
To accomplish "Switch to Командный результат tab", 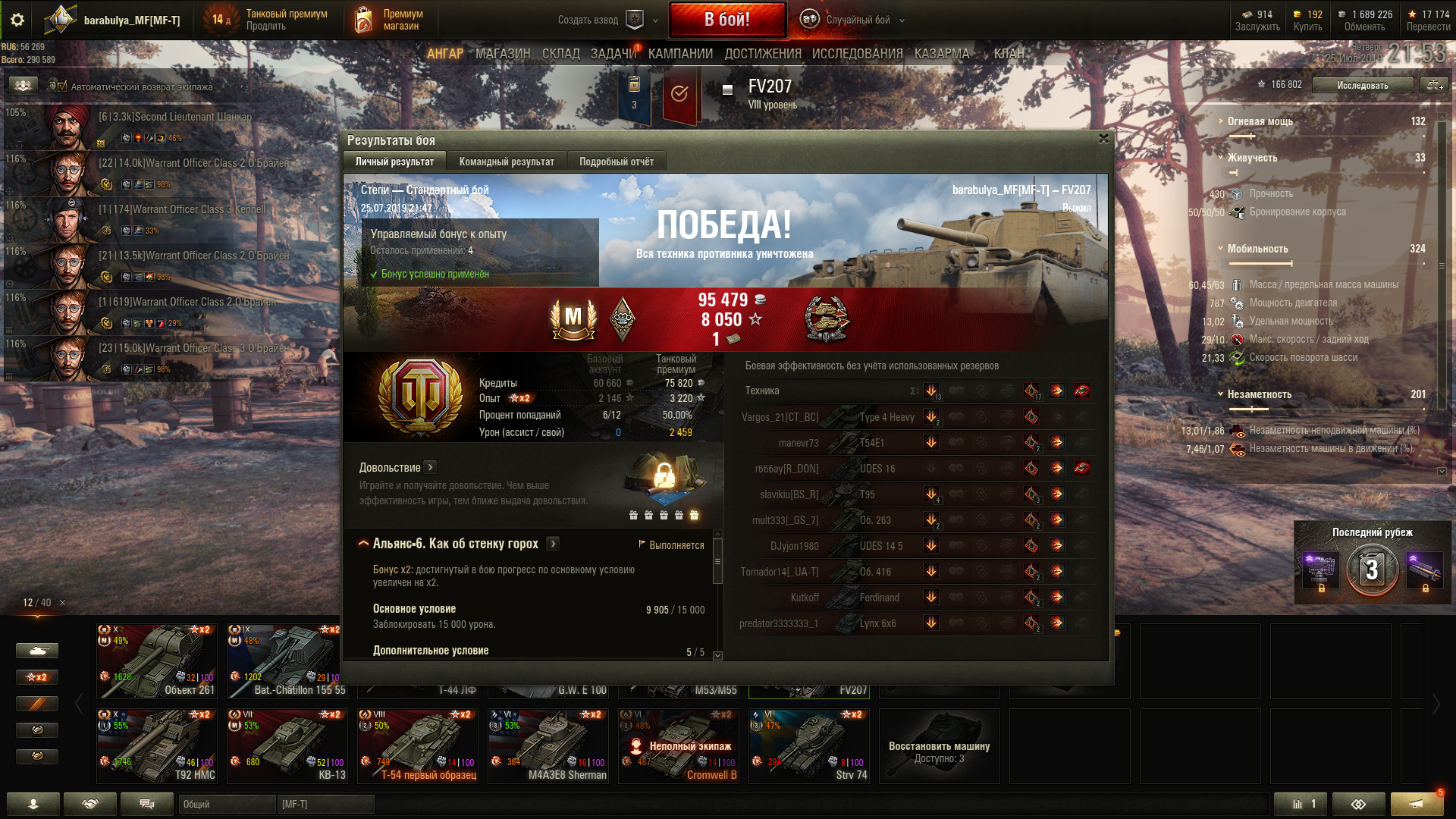I will point(507,162).
